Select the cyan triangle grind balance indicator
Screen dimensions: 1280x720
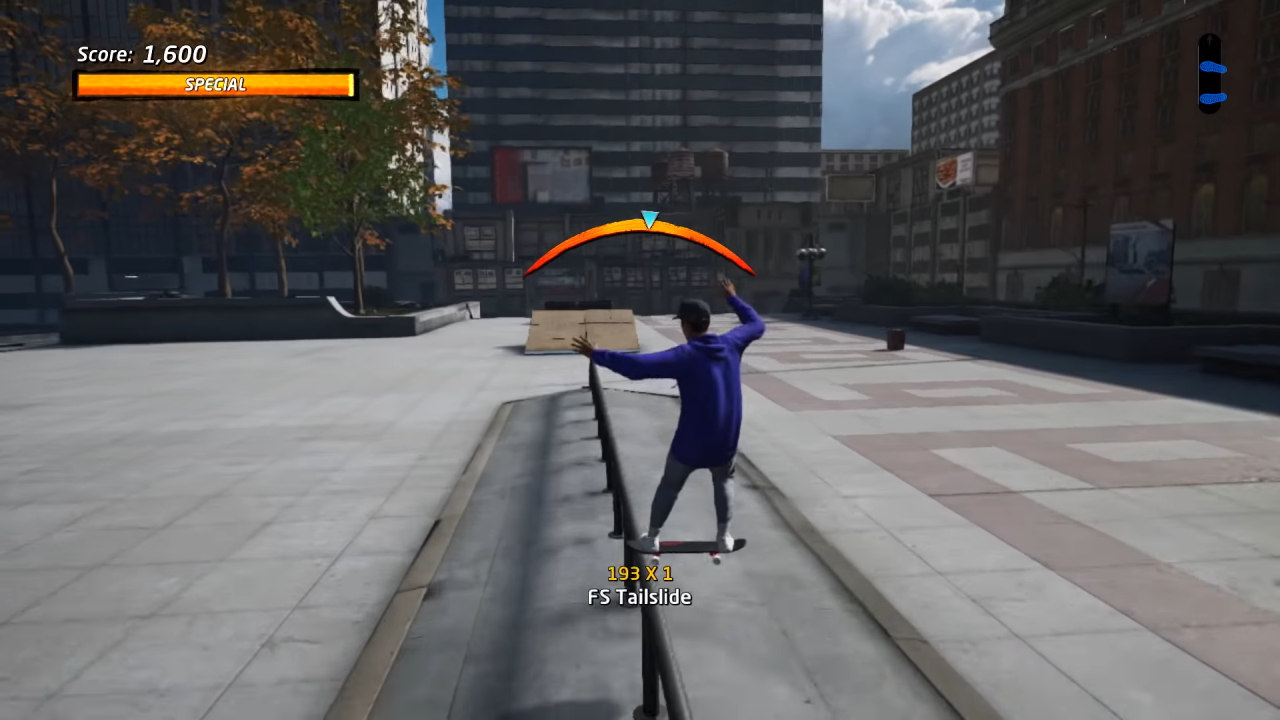tap(648, 219)
